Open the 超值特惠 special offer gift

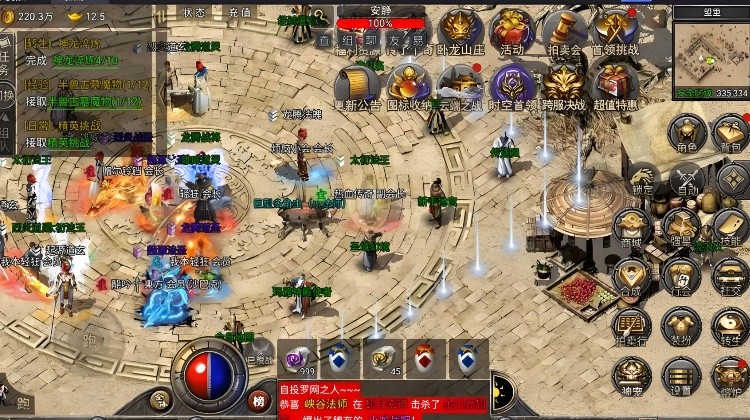(616, 82)
